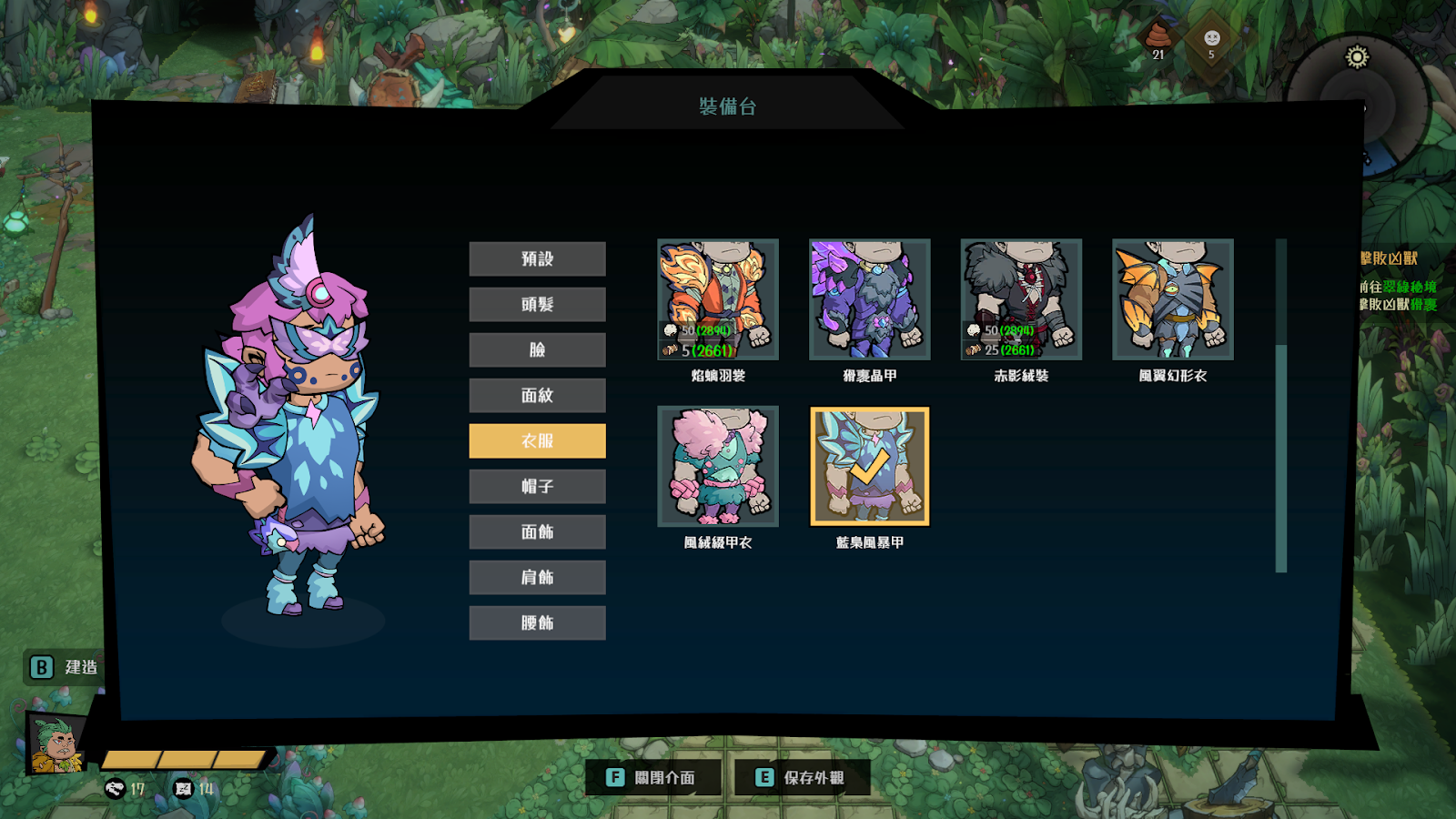
Task: Open the 面飾 face accessory category
Action: (537, 531)
